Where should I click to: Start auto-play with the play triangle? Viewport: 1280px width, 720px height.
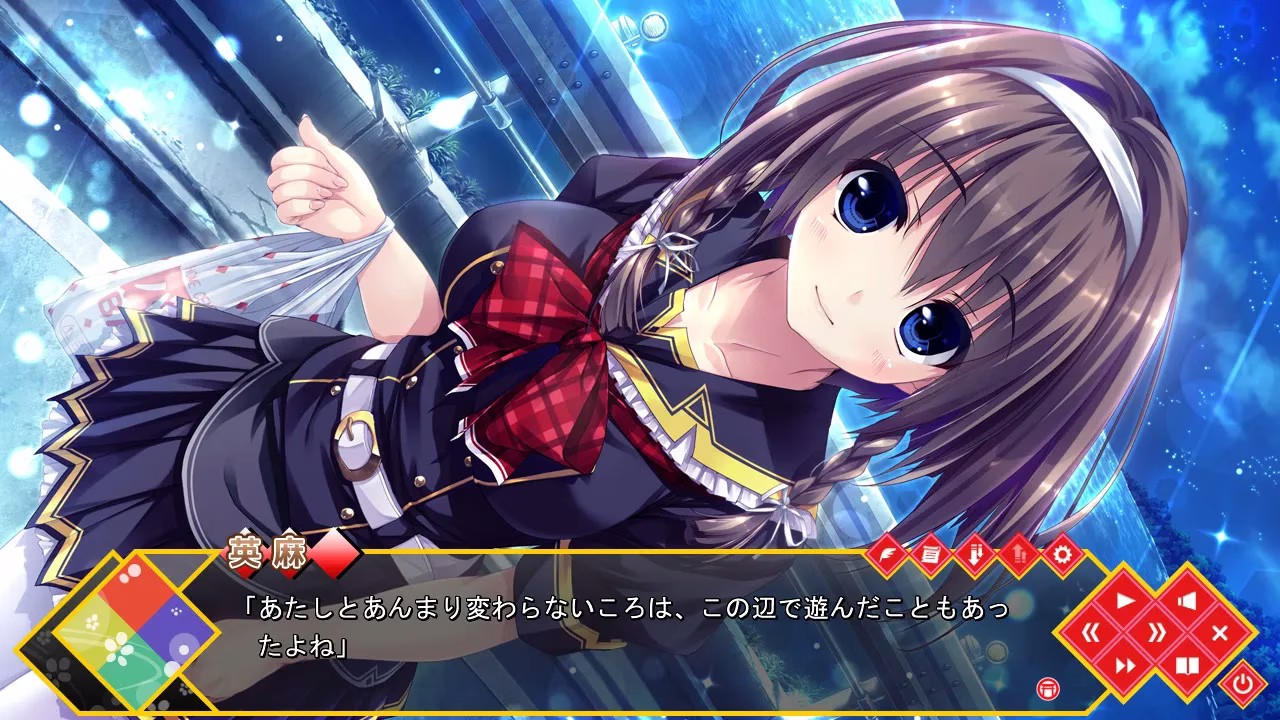tap(1124, 601)
